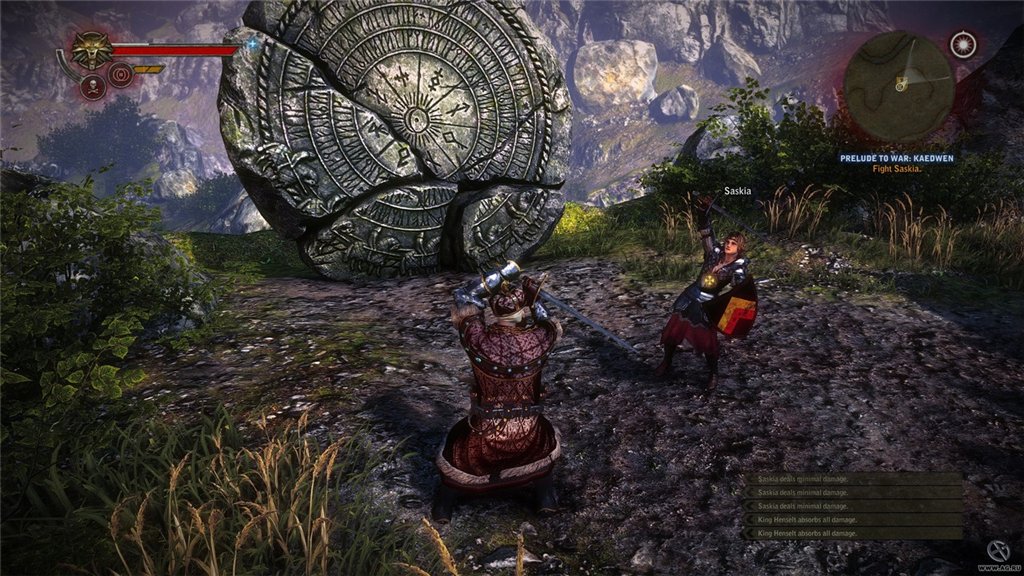Click the combat log panel

[x=853, y=506]
